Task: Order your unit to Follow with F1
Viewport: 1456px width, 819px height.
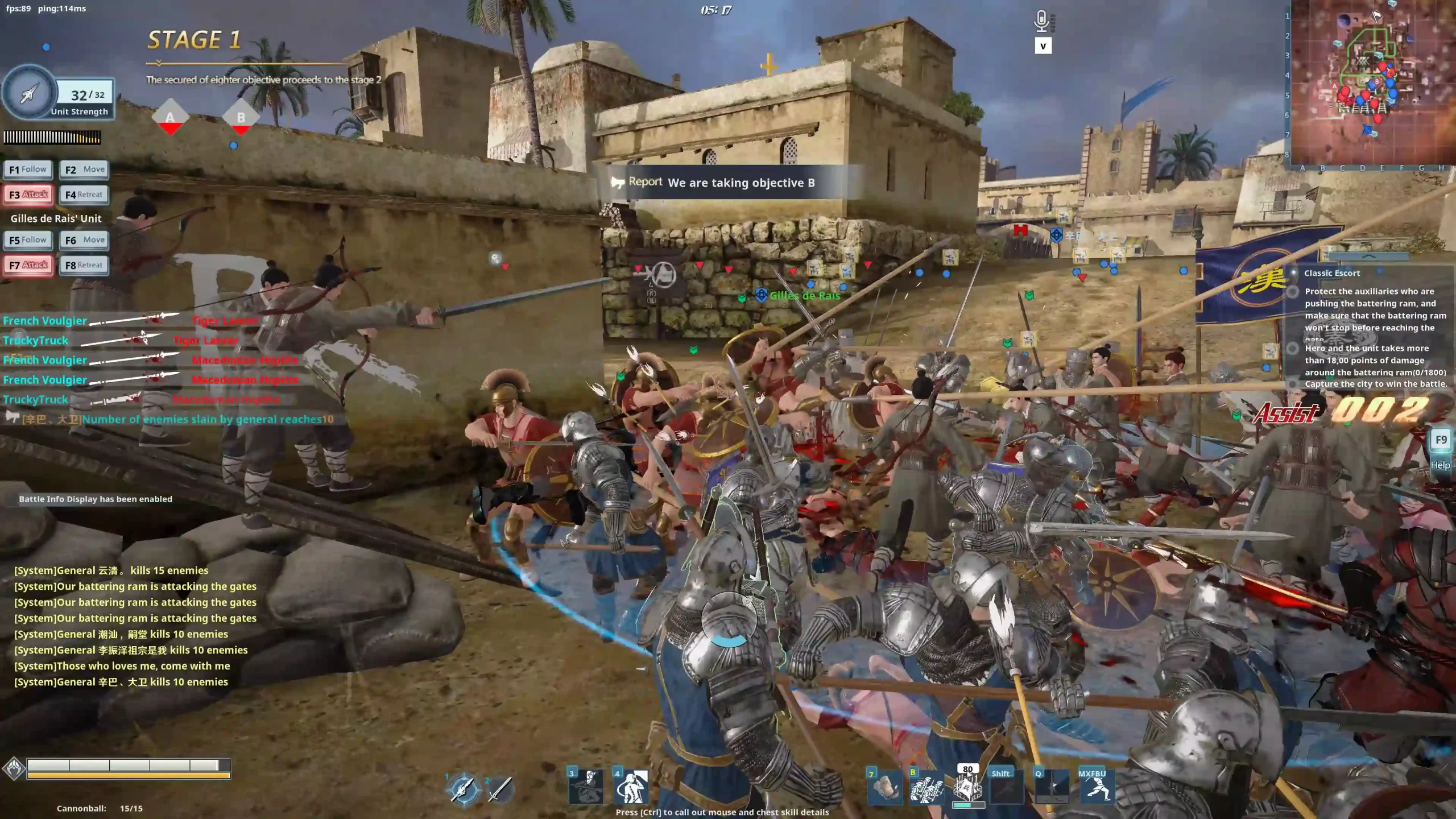Action: pyautogui.click(x=28, y=169)
